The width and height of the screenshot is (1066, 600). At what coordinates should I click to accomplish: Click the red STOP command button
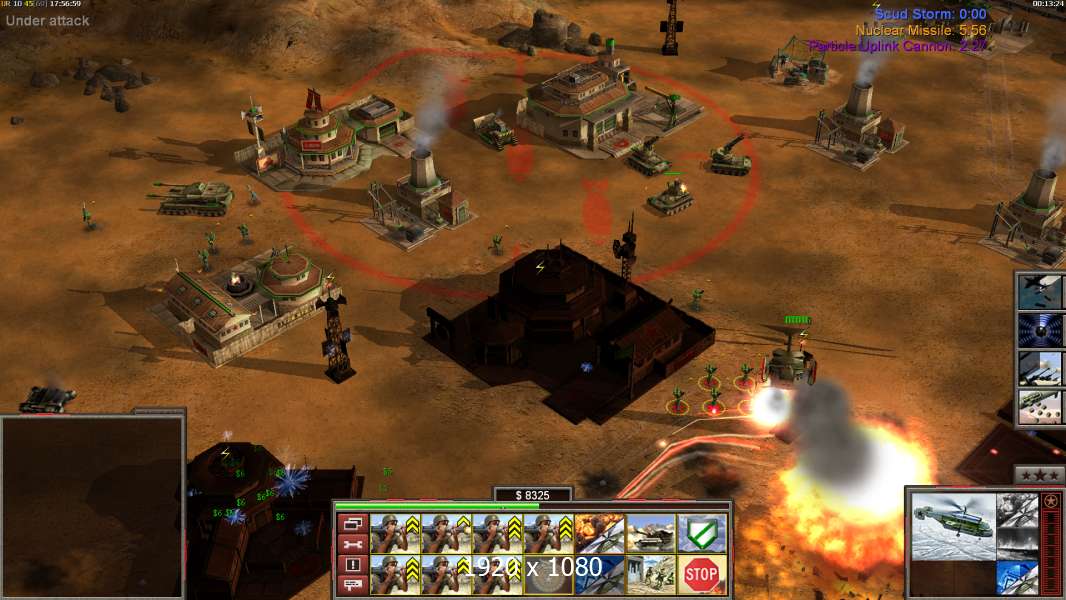tap(702, 574)
